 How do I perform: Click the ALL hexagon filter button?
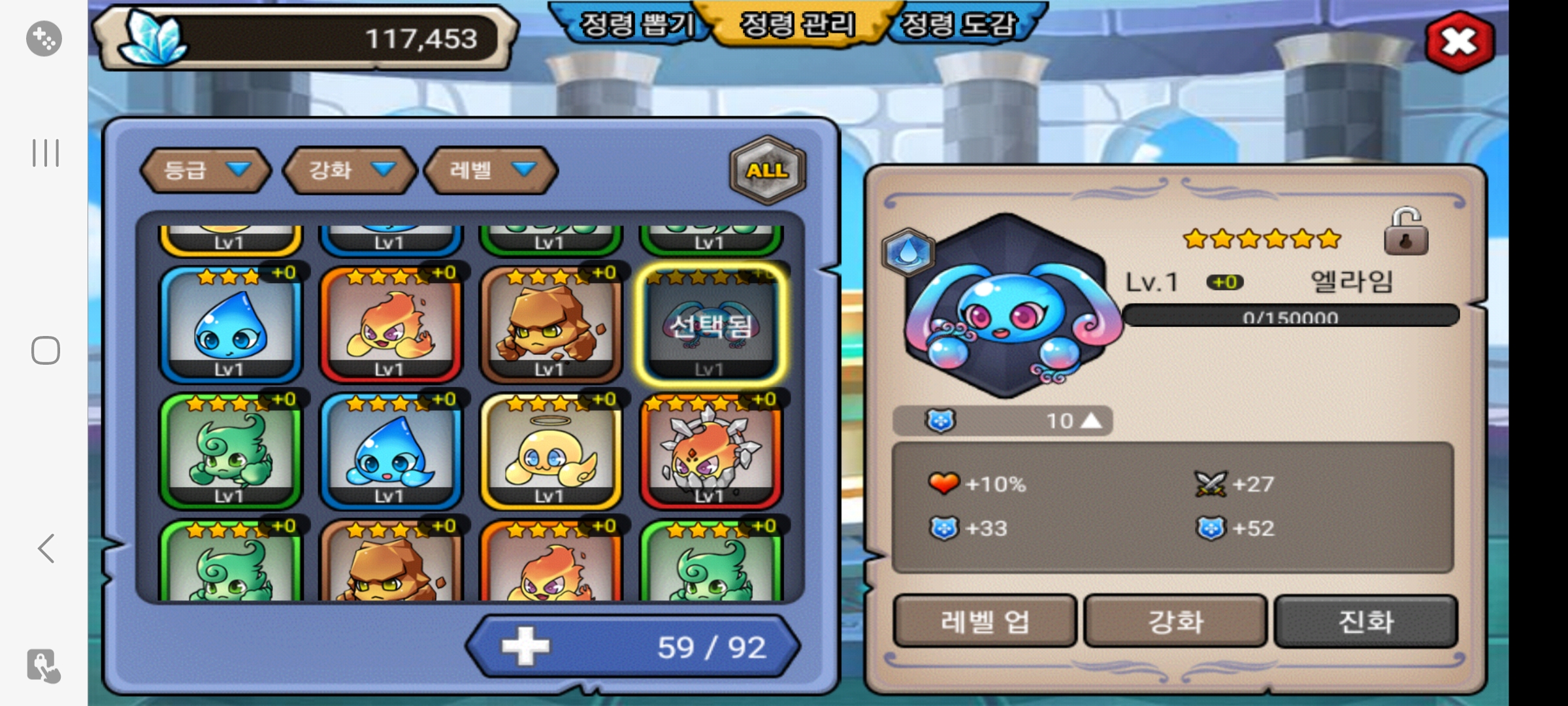pyautogui.click(x=767, y=171)
